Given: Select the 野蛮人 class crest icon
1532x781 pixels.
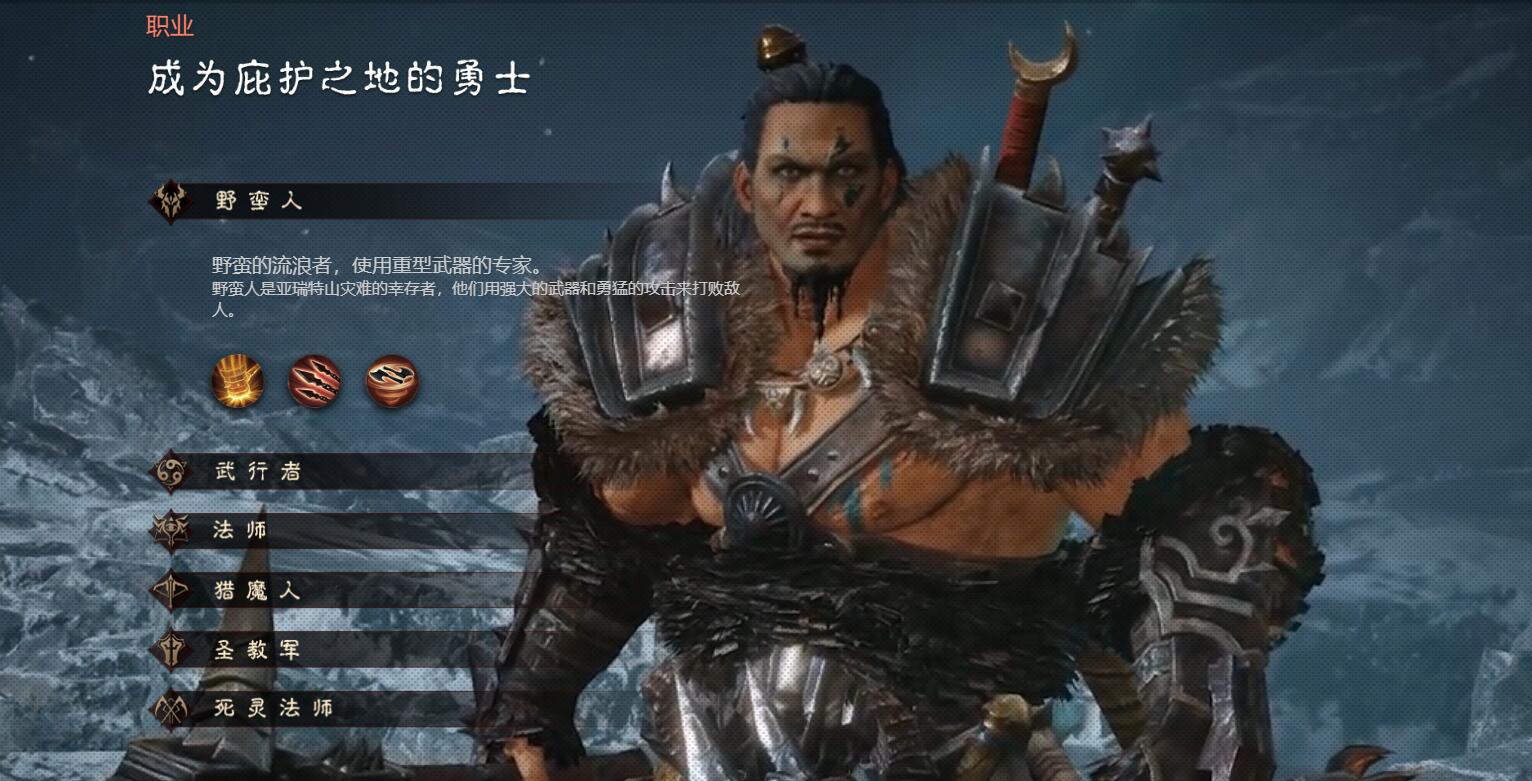Looking at the screenshot, I should (x=171, y=200).
